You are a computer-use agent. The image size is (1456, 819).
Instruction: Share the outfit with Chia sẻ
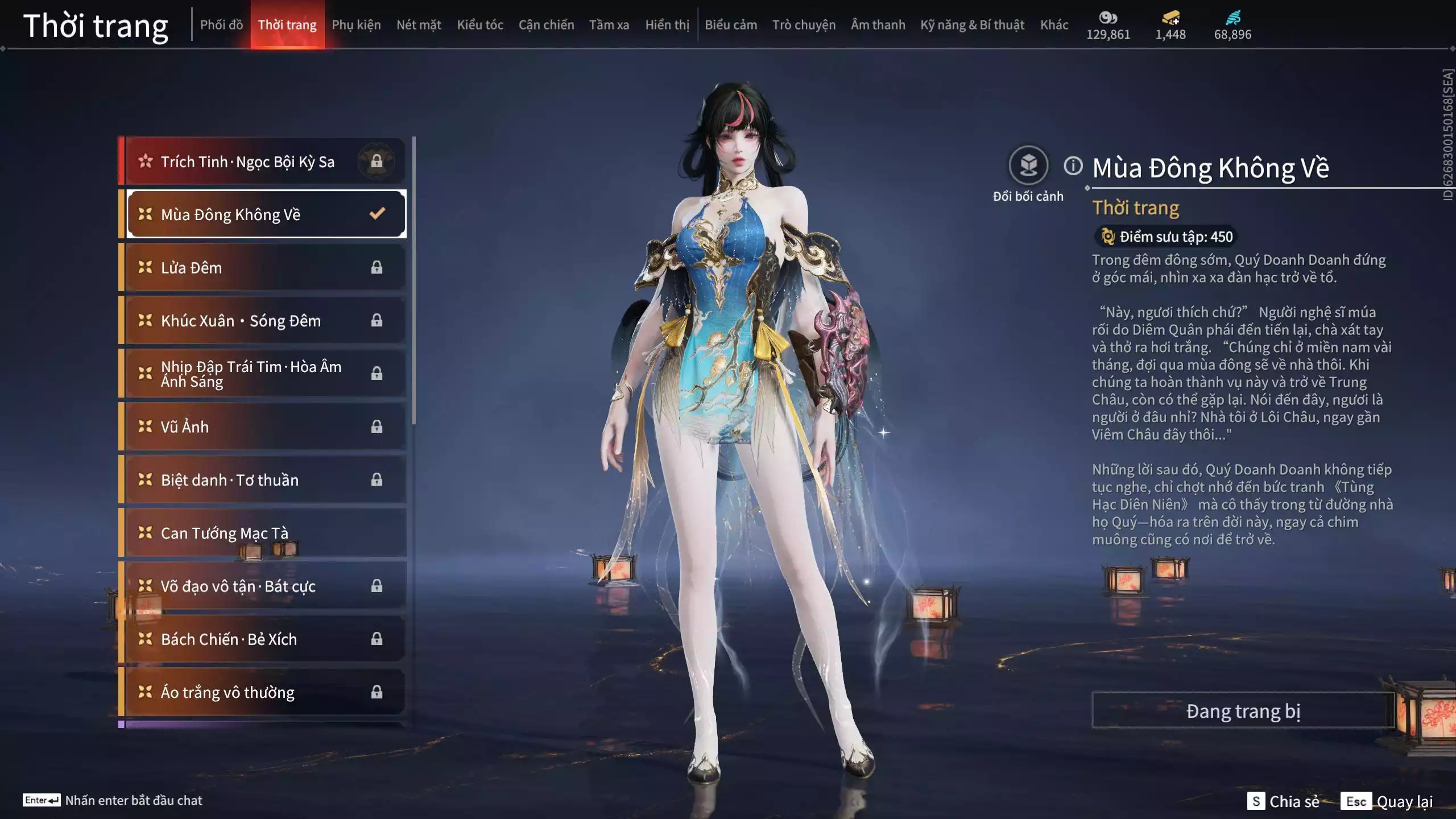1284,801
